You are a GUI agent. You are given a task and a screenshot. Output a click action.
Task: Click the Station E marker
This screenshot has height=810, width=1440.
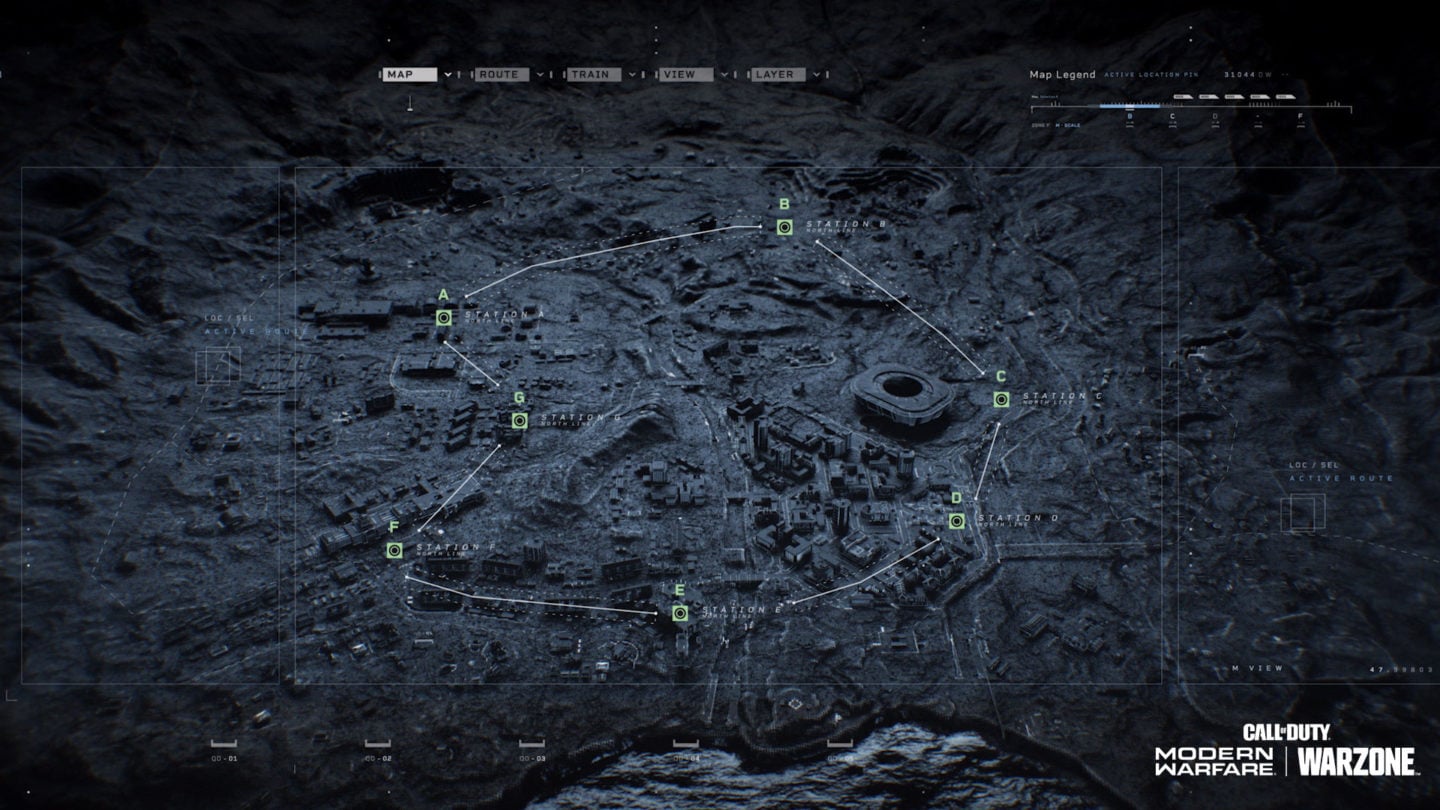[x=680, y=613]
